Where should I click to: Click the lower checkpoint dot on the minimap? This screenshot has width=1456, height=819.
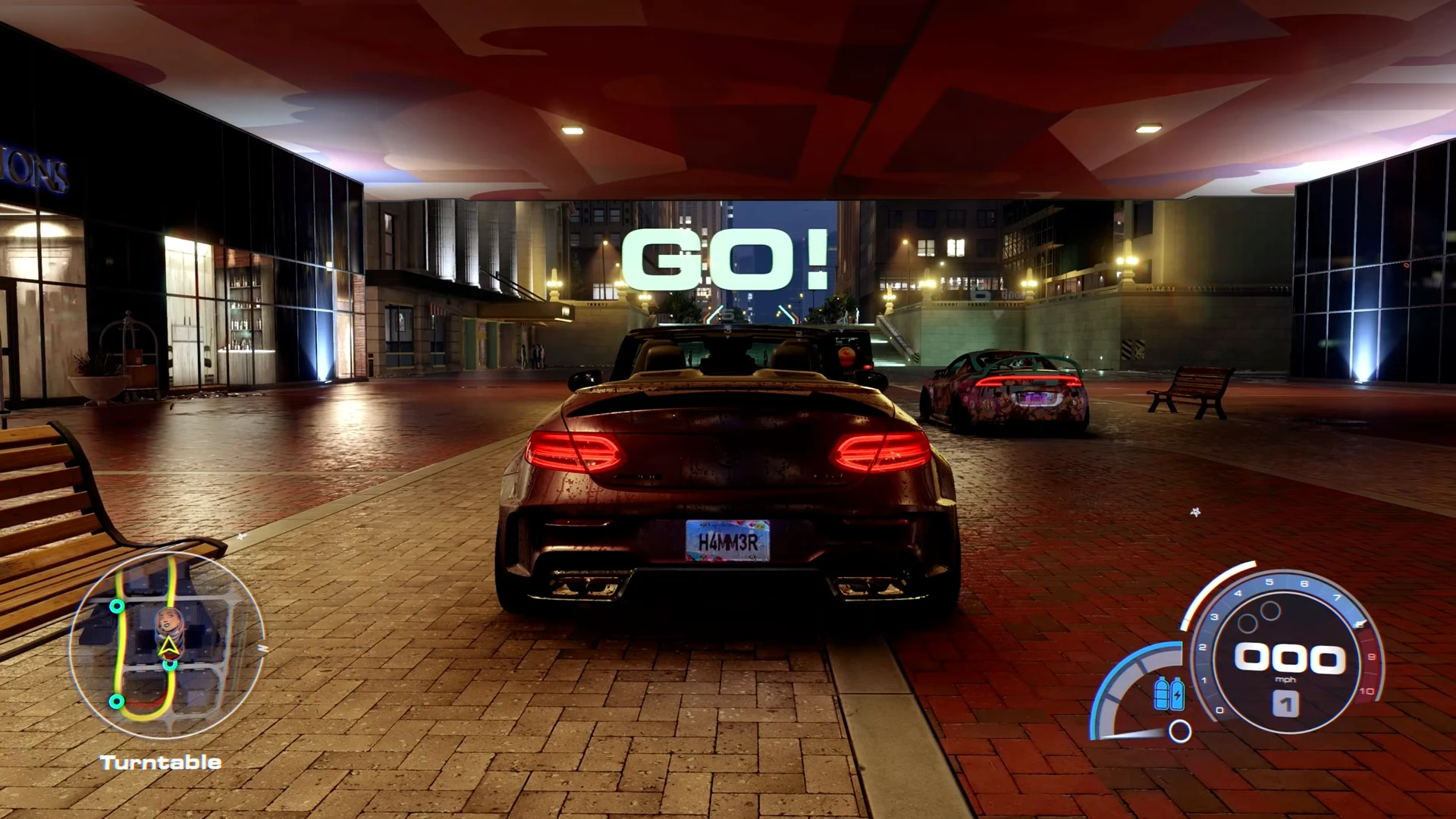pos(116,701)
